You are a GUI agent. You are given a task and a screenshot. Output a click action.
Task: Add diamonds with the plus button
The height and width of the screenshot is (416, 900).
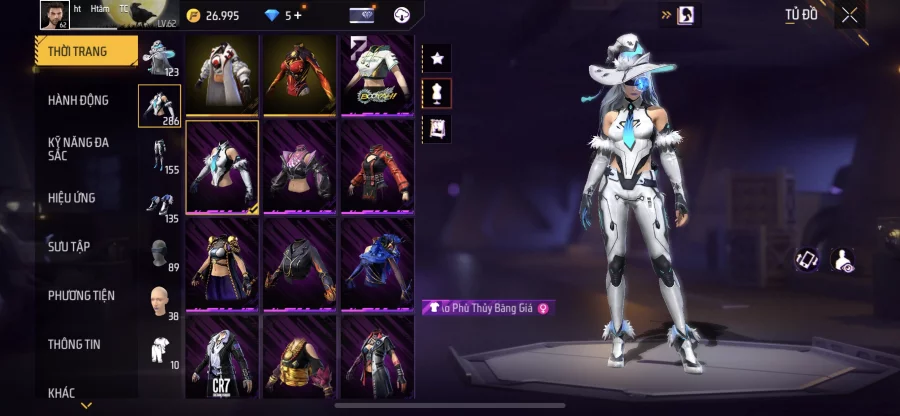297,15
